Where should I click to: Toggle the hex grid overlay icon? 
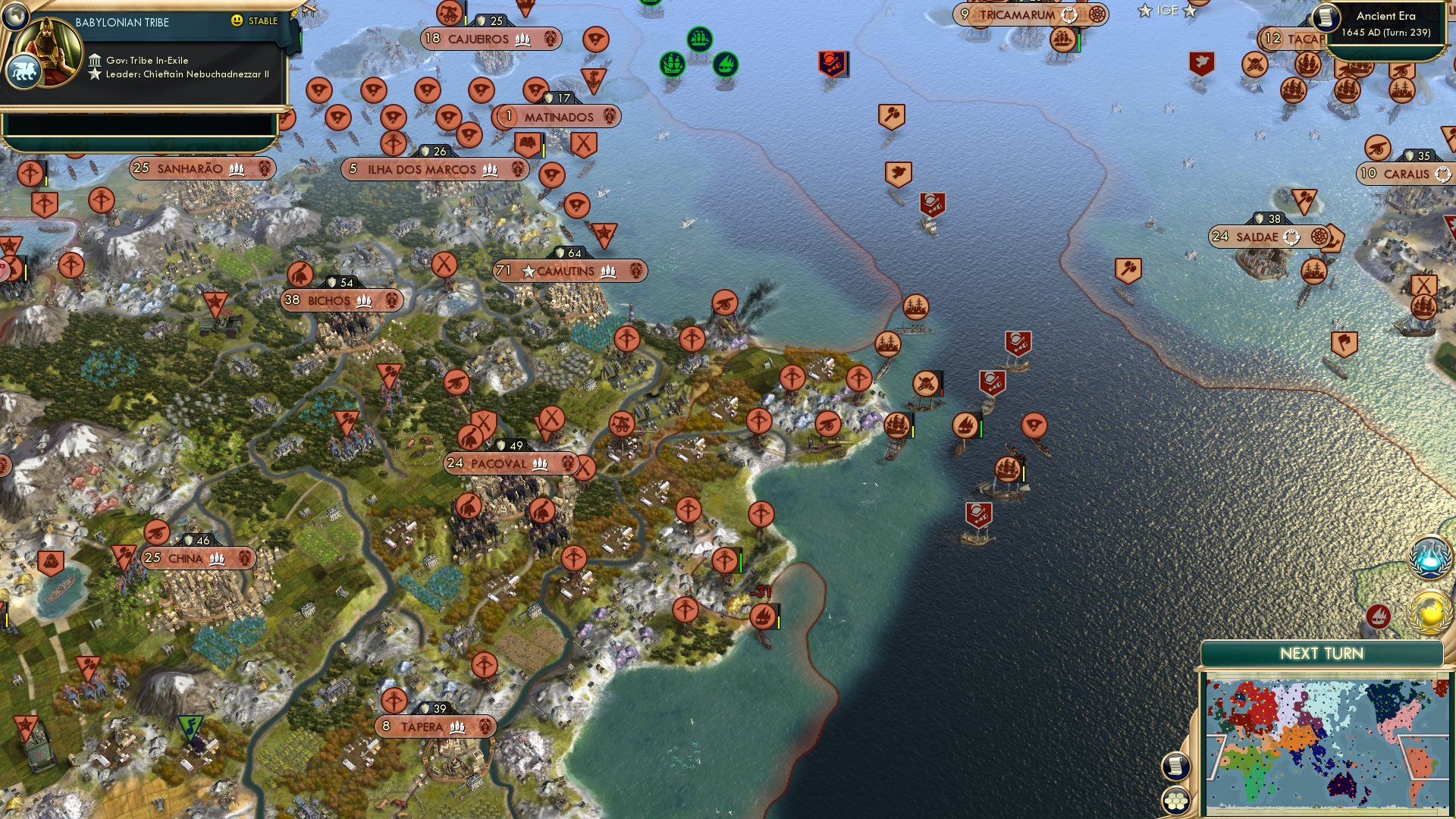click(1175, 800)
